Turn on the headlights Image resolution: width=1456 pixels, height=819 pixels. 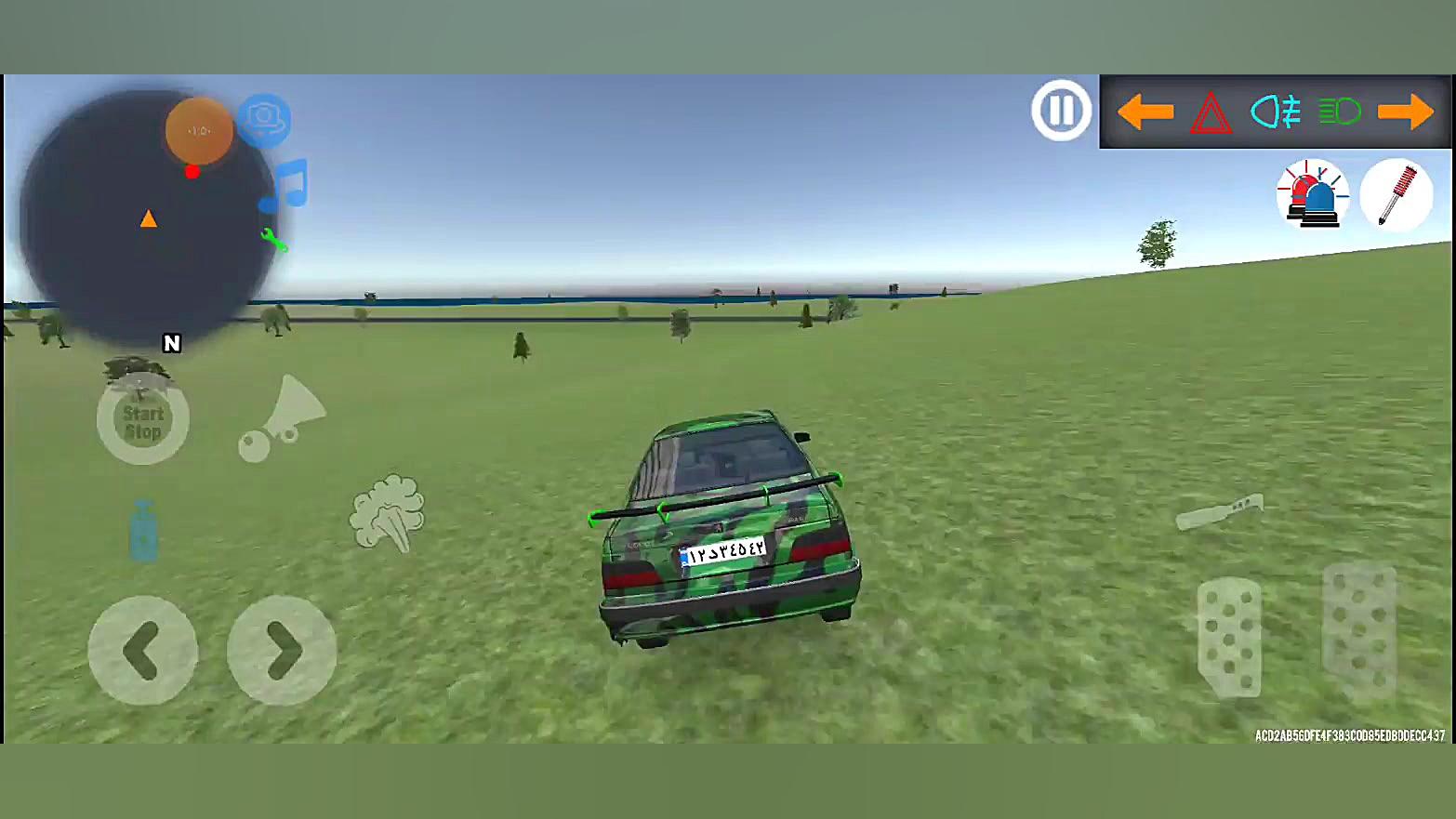pos(1340,112)
